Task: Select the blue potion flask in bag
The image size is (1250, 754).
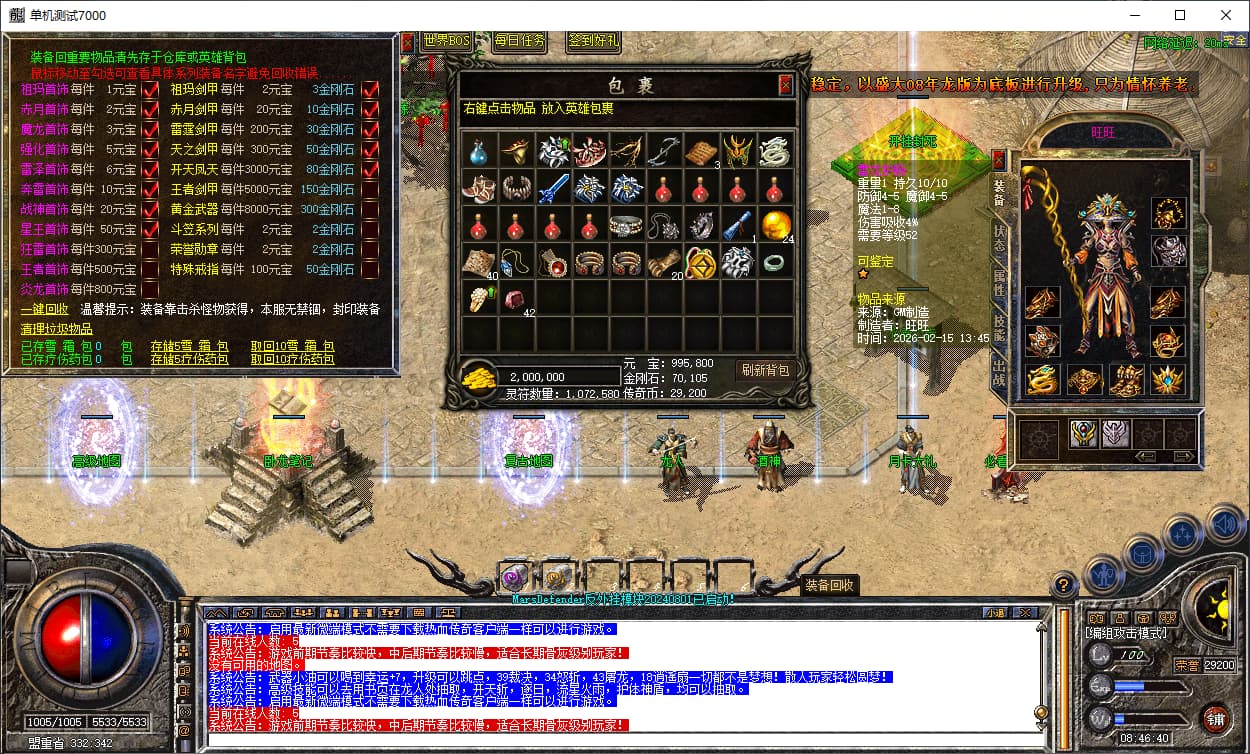Action: click(x=478, y=151)
